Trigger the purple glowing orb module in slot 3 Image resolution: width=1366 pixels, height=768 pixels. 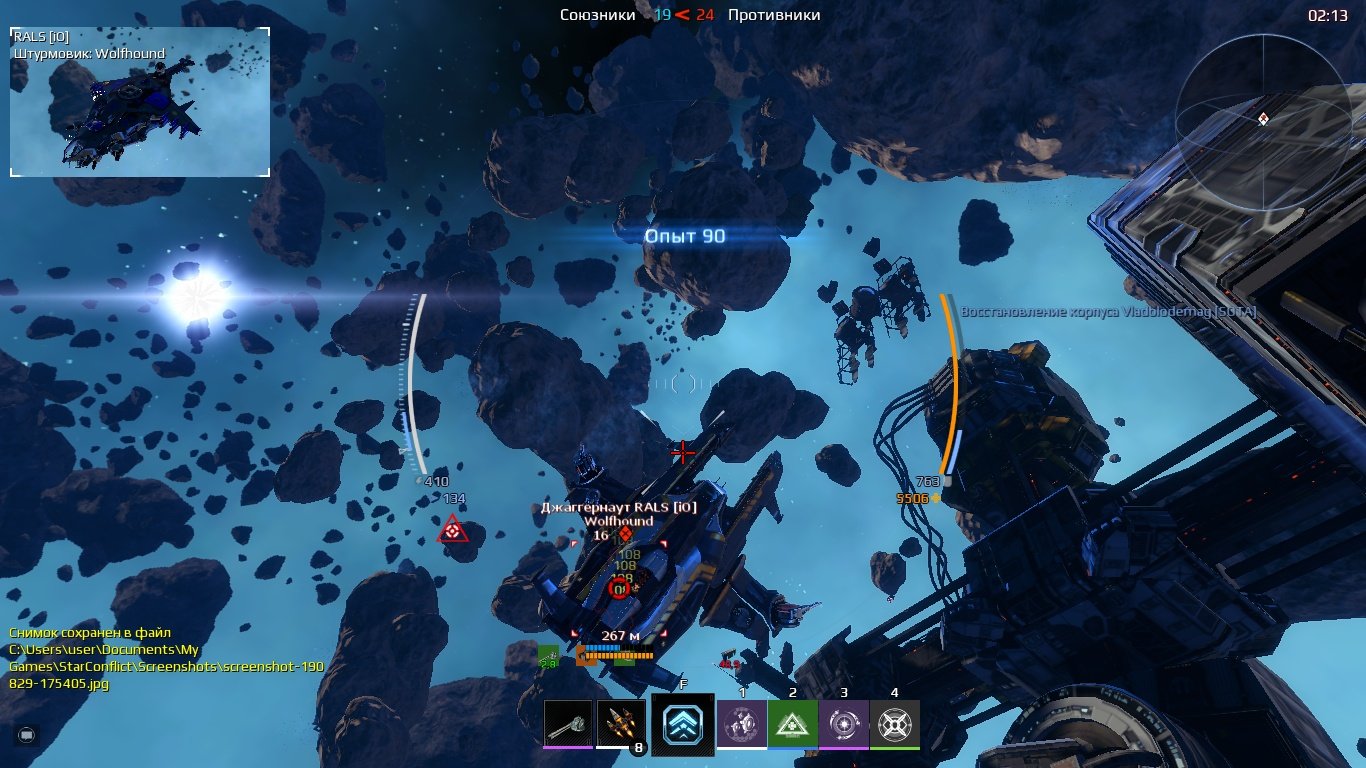coord(843,723)
